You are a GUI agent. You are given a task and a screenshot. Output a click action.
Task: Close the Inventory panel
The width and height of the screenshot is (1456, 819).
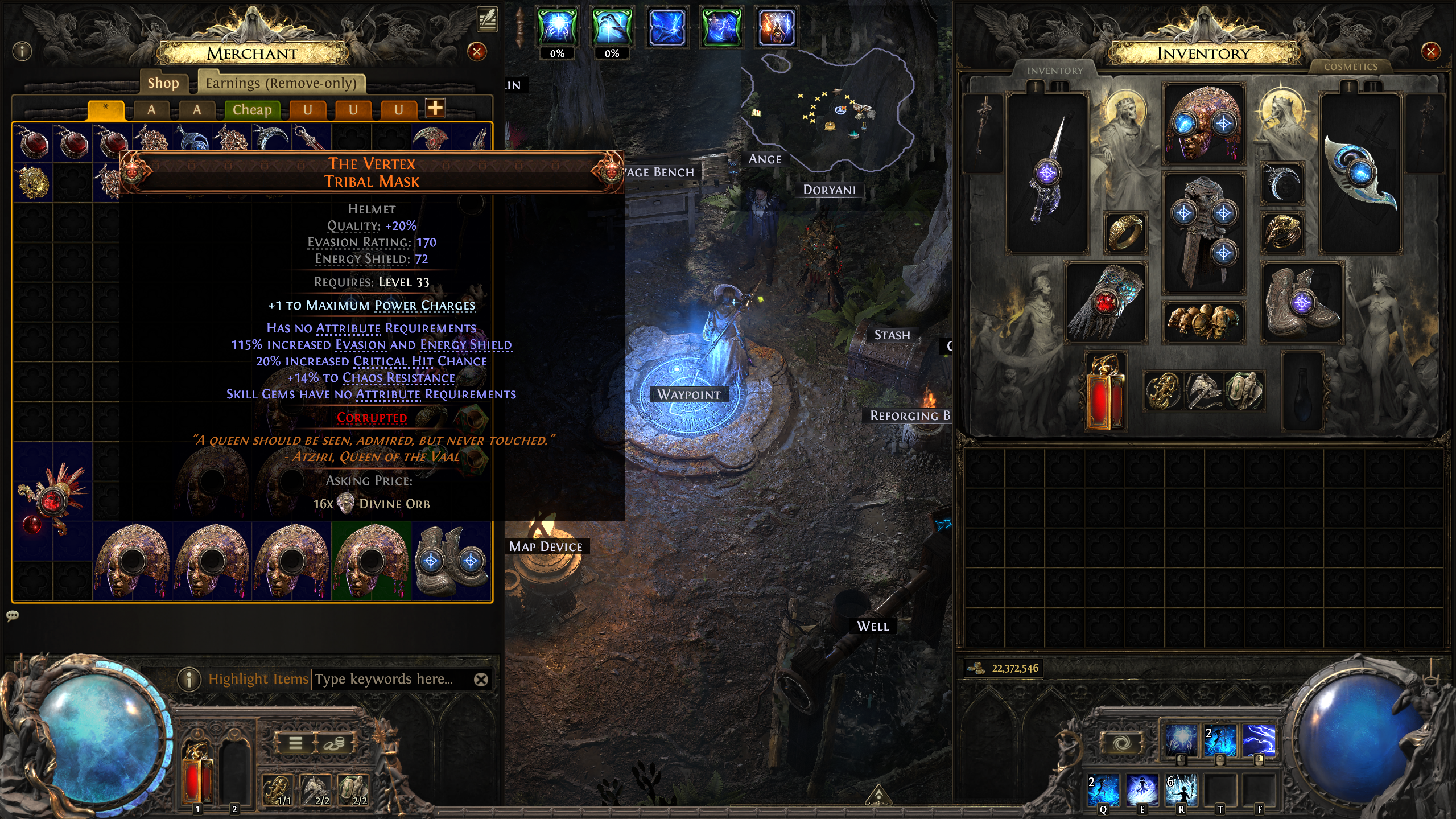click(1430, 52)
